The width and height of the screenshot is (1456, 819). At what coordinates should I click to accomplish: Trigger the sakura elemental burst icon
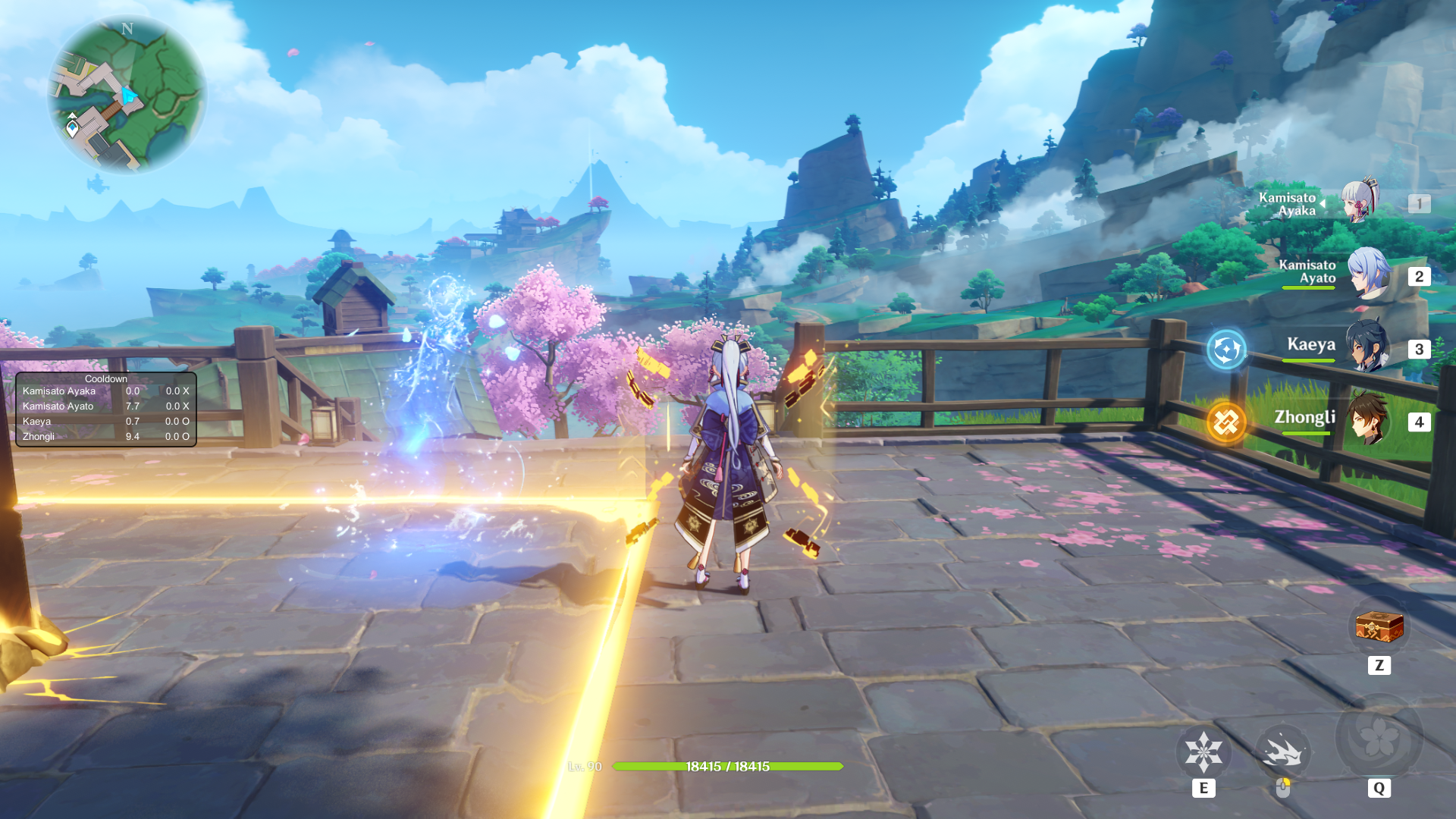pyautogui.click(x=1378, y=737)
